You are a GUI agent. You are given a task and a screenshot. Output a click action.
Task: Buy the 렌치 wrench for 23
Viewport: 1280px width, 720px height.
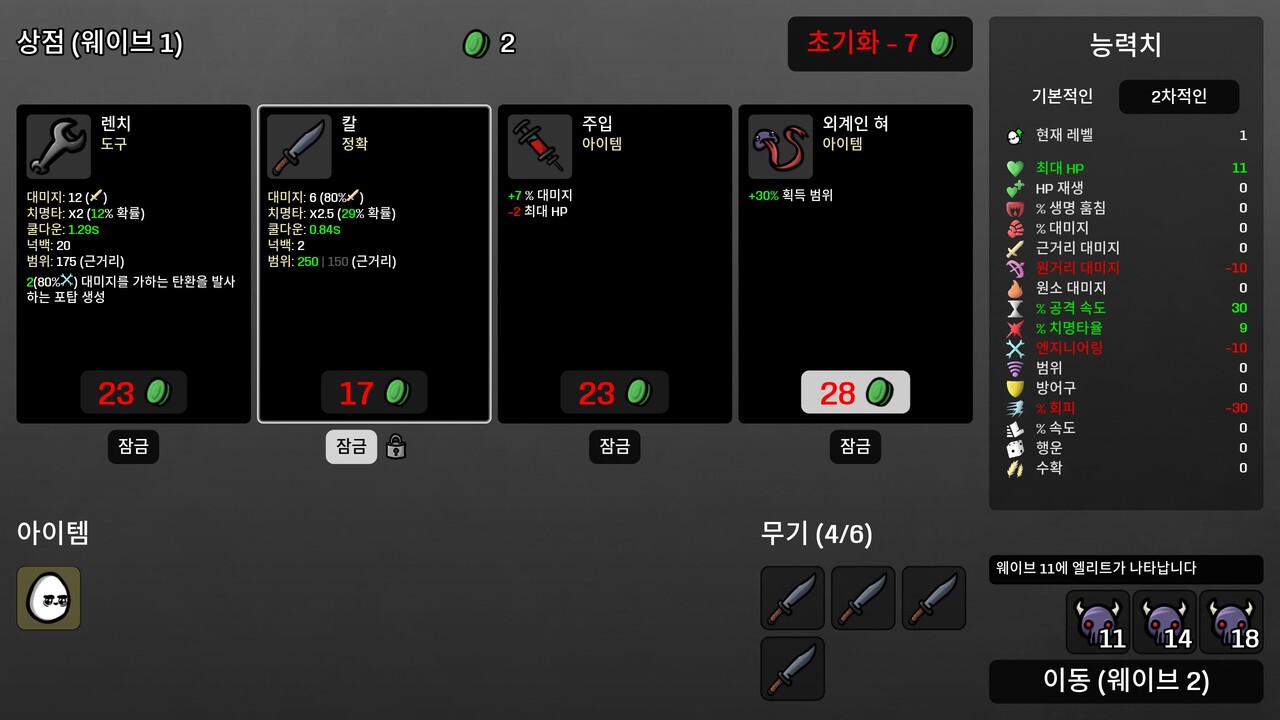click(x=133, y=393)
